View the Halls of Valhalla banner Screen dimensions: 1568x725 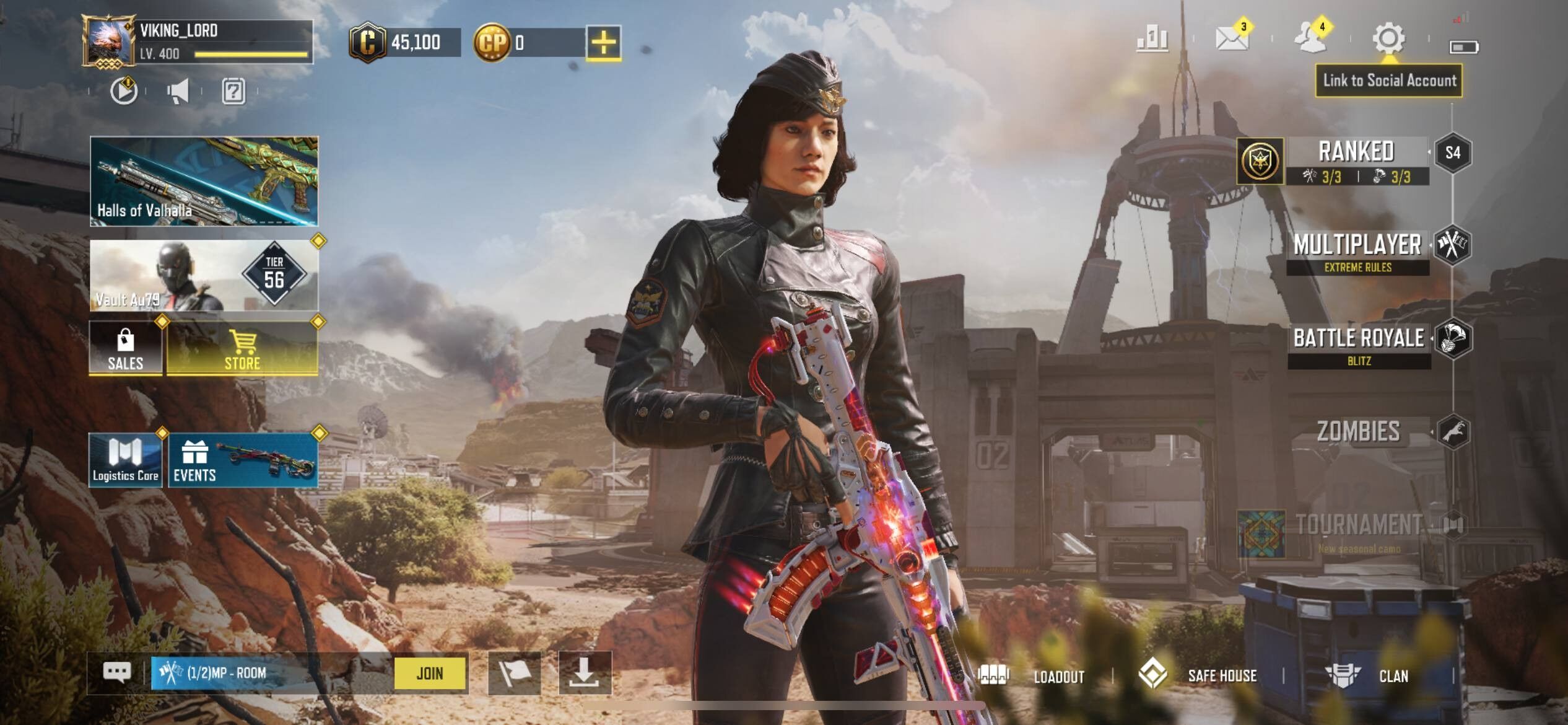[204, 181]
